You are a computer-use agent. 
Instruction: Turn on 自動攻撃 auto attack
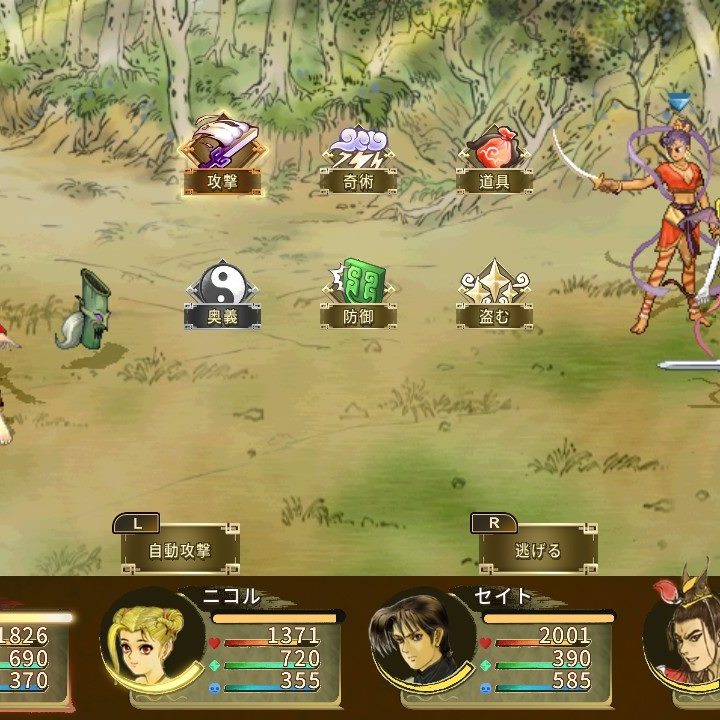point(180,549)
